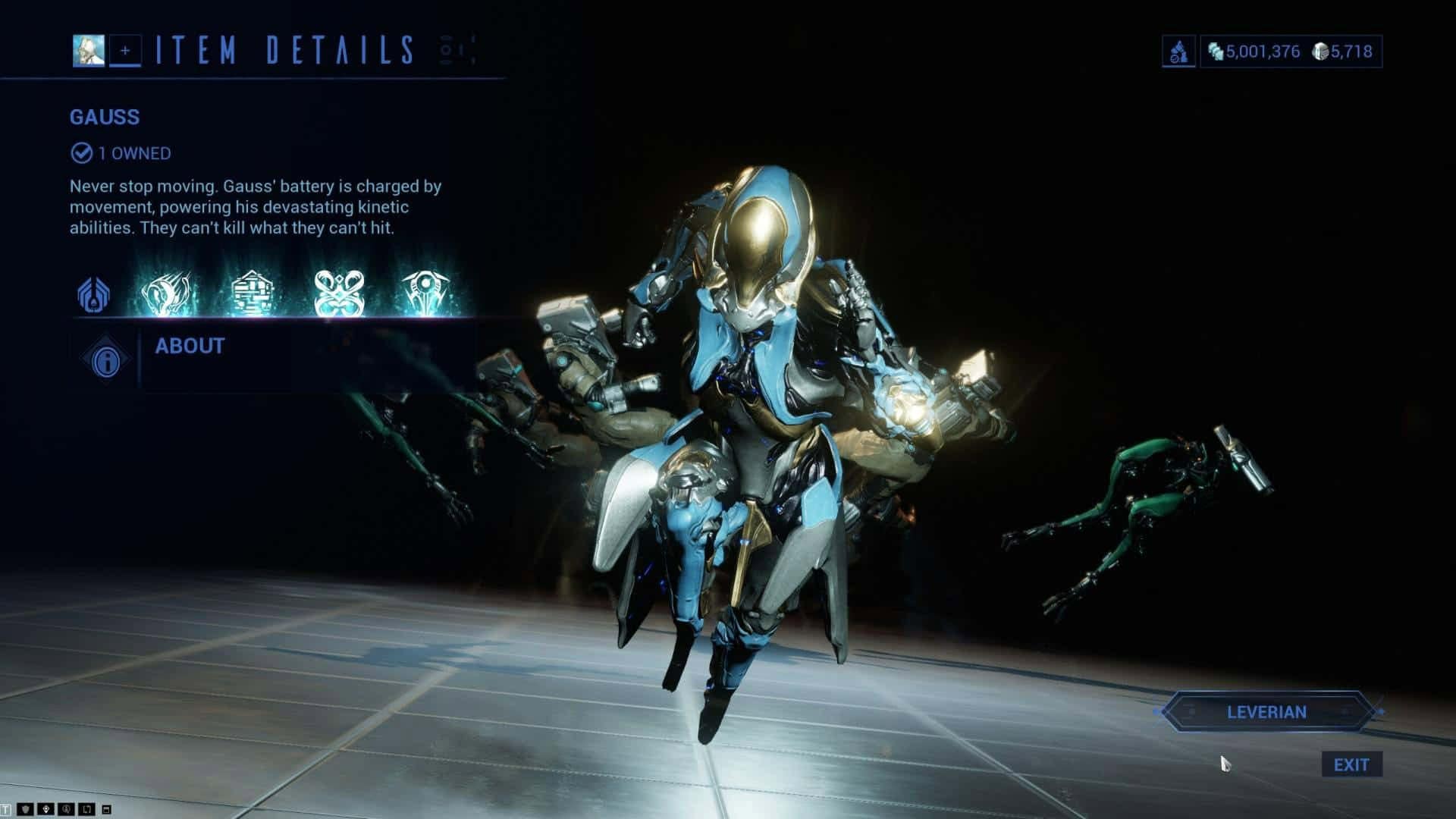Click the plus button beside the avatar

(x=125, y=51)
